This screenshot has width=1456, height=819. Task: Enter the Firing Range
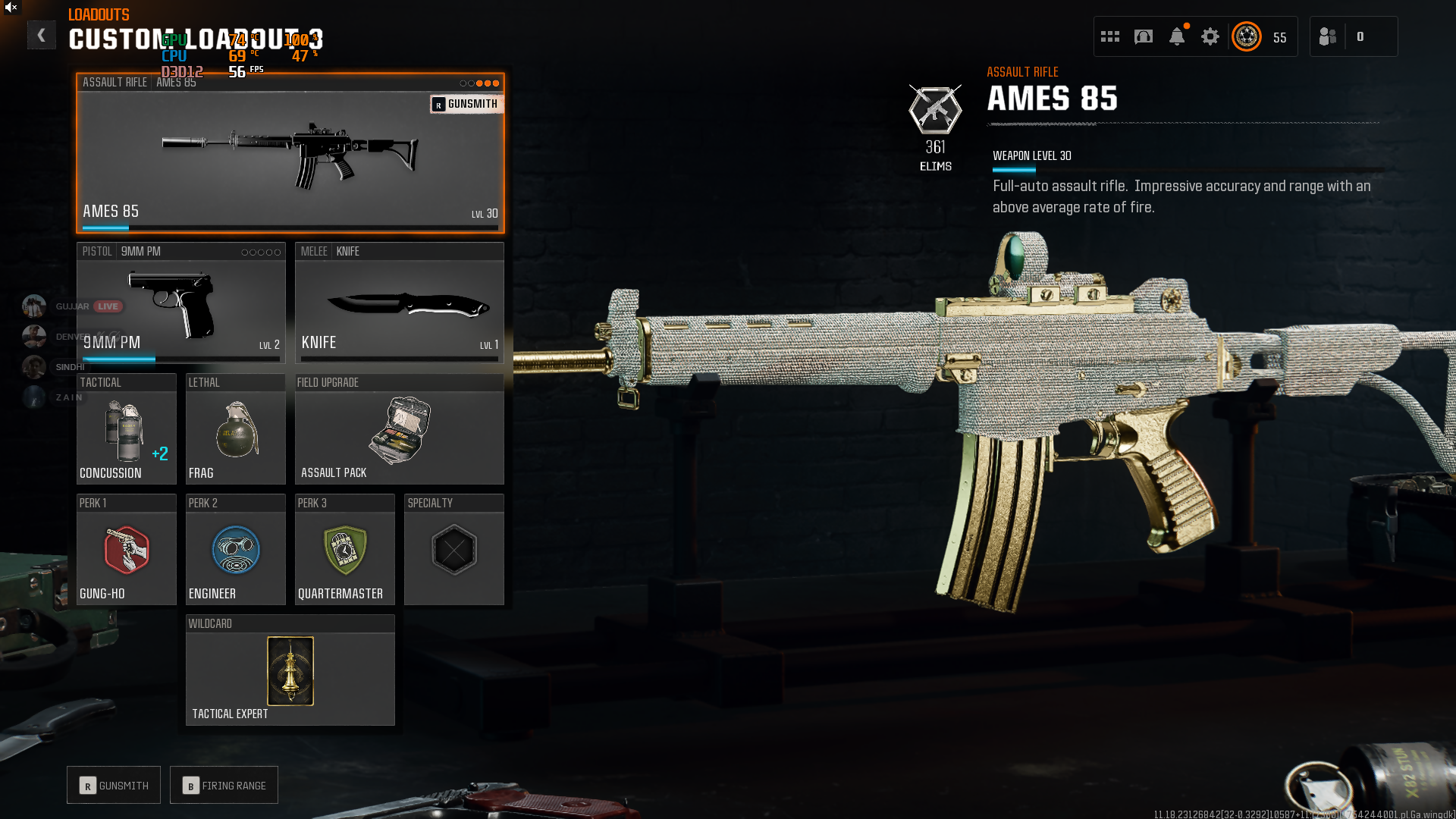click(224, 786)
